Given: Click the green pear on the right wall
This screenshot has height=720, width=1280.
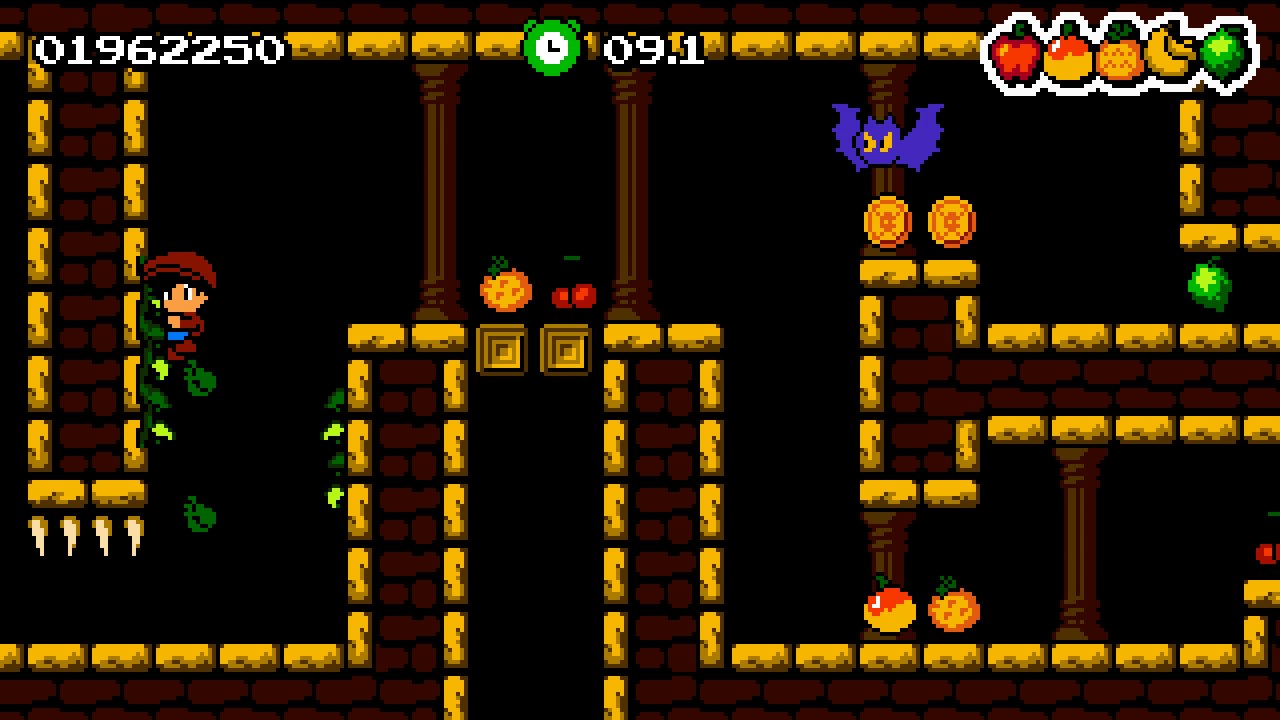Looking at the screenshot, I should pos(1209,283).
